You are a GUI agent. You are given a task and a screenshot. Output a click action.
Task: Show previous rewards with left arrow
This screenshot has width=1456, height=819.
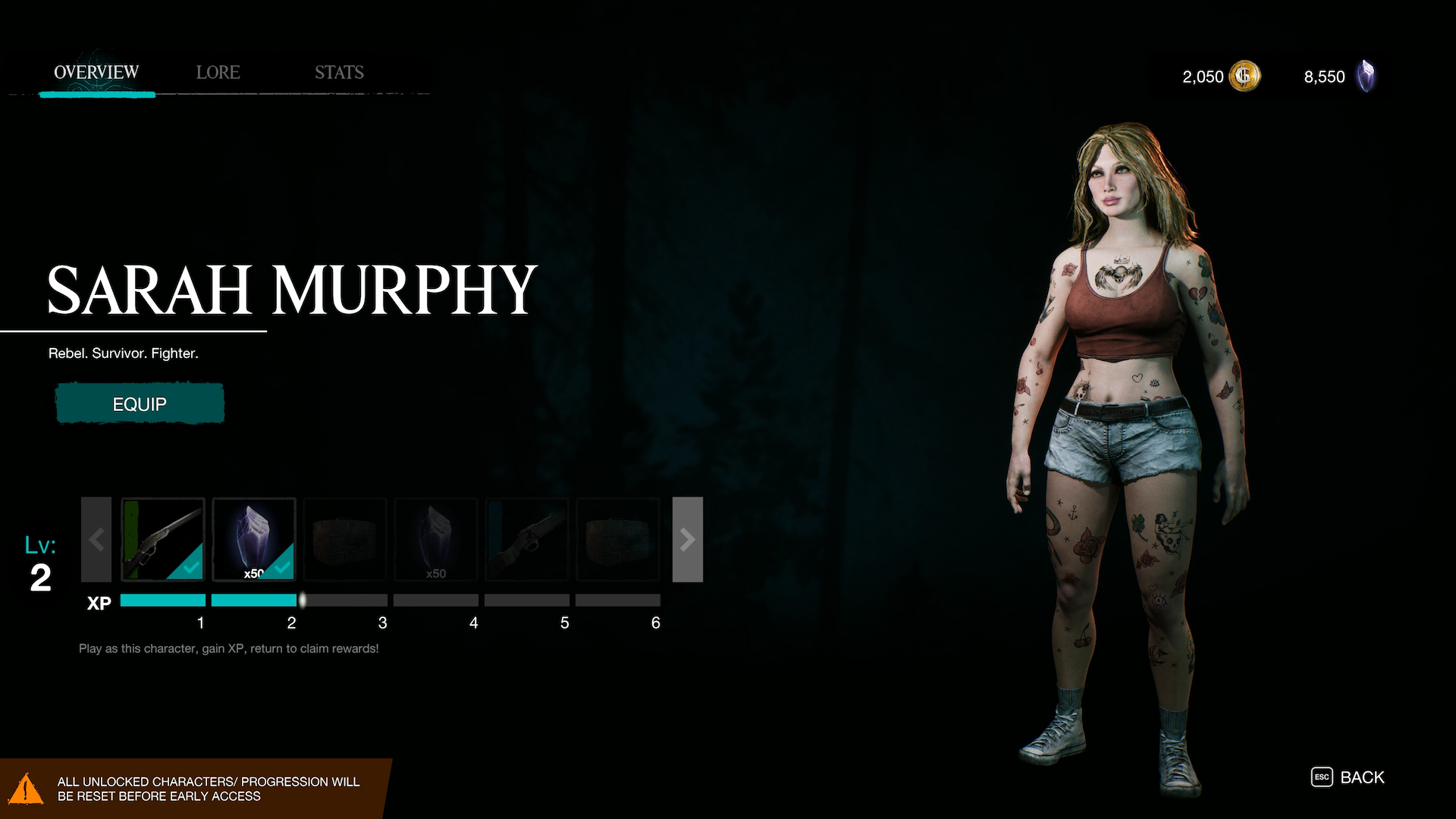coord(96,539)
